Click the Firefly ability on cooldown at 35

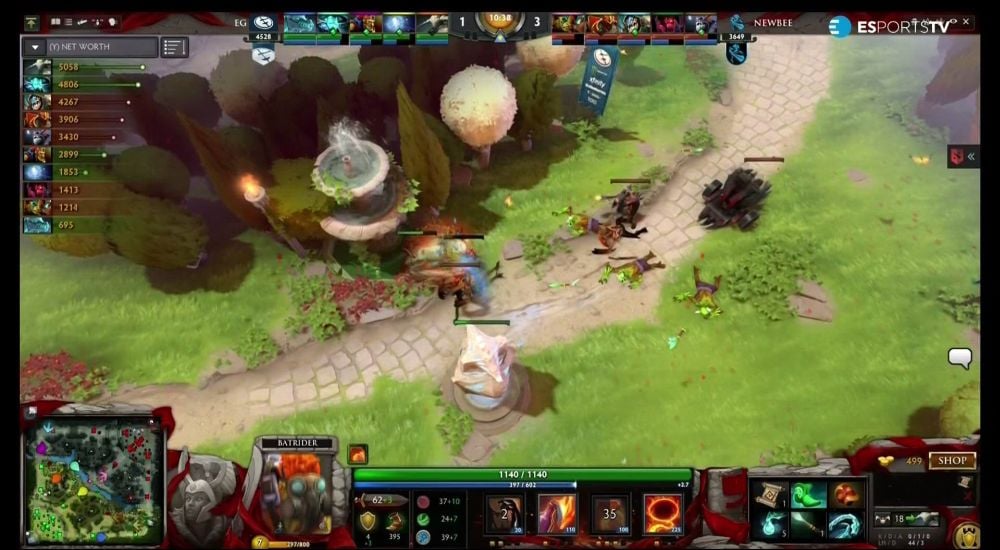[609, 514]
